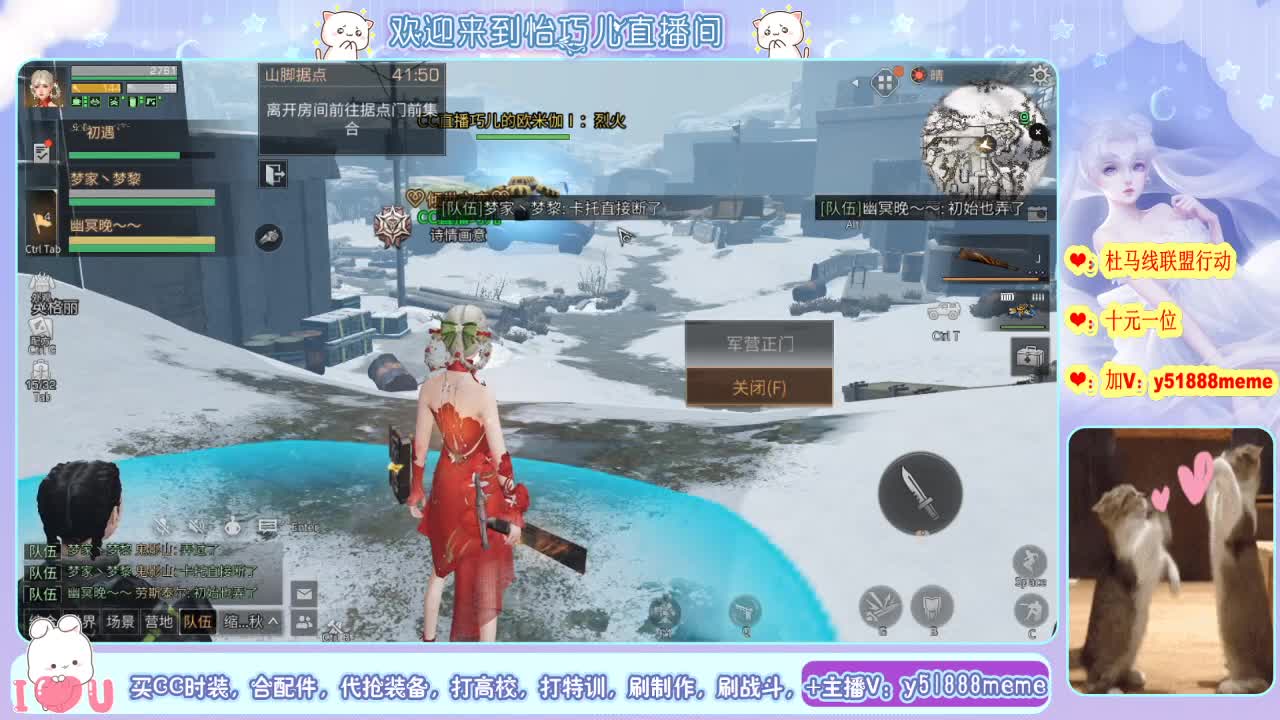Switch to the 世界 chat tab
1280x720 pixels.
[82, 622]
